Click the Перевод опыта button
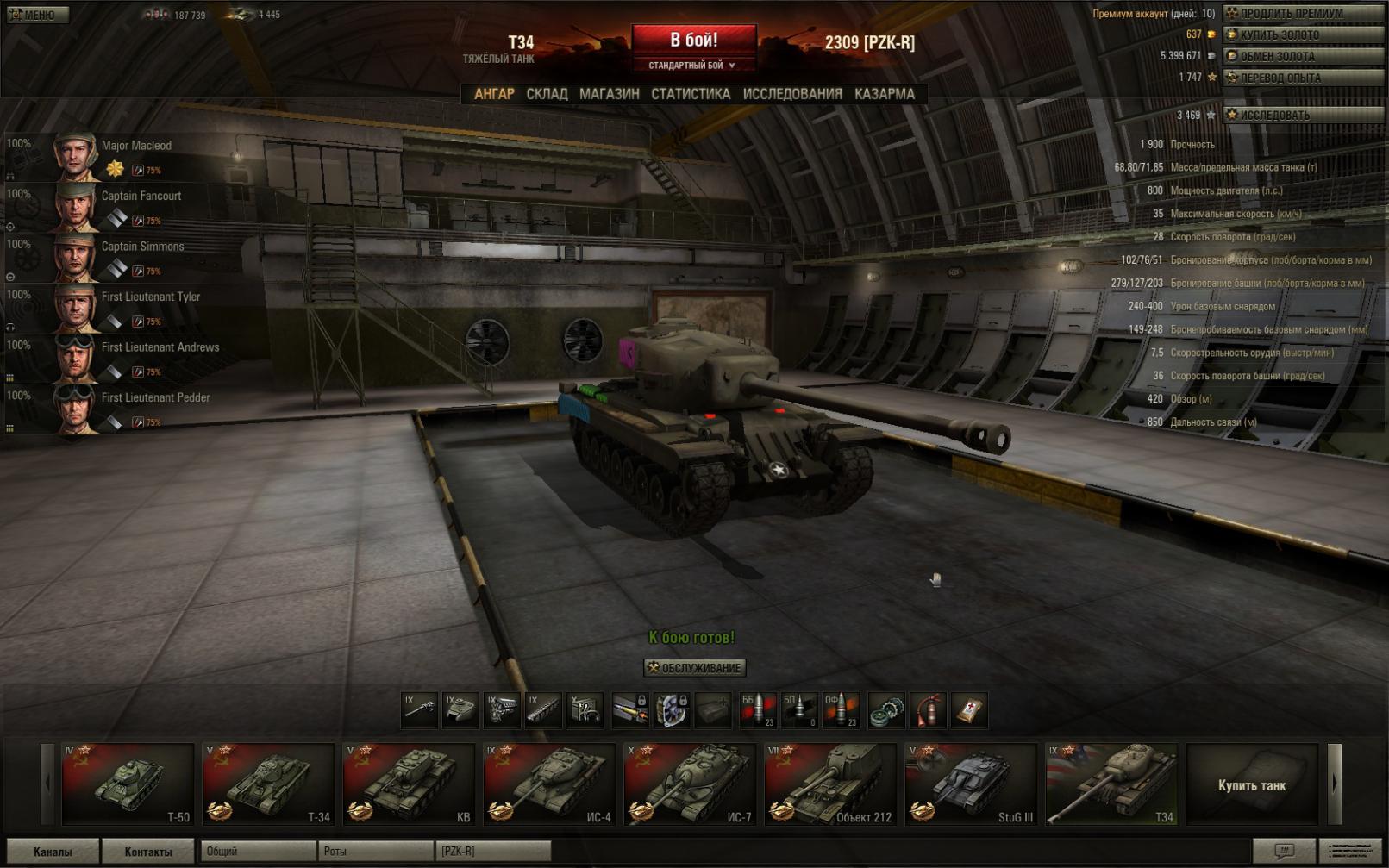The height and width of the screenshot is (868, 1389). point(1302,78)
